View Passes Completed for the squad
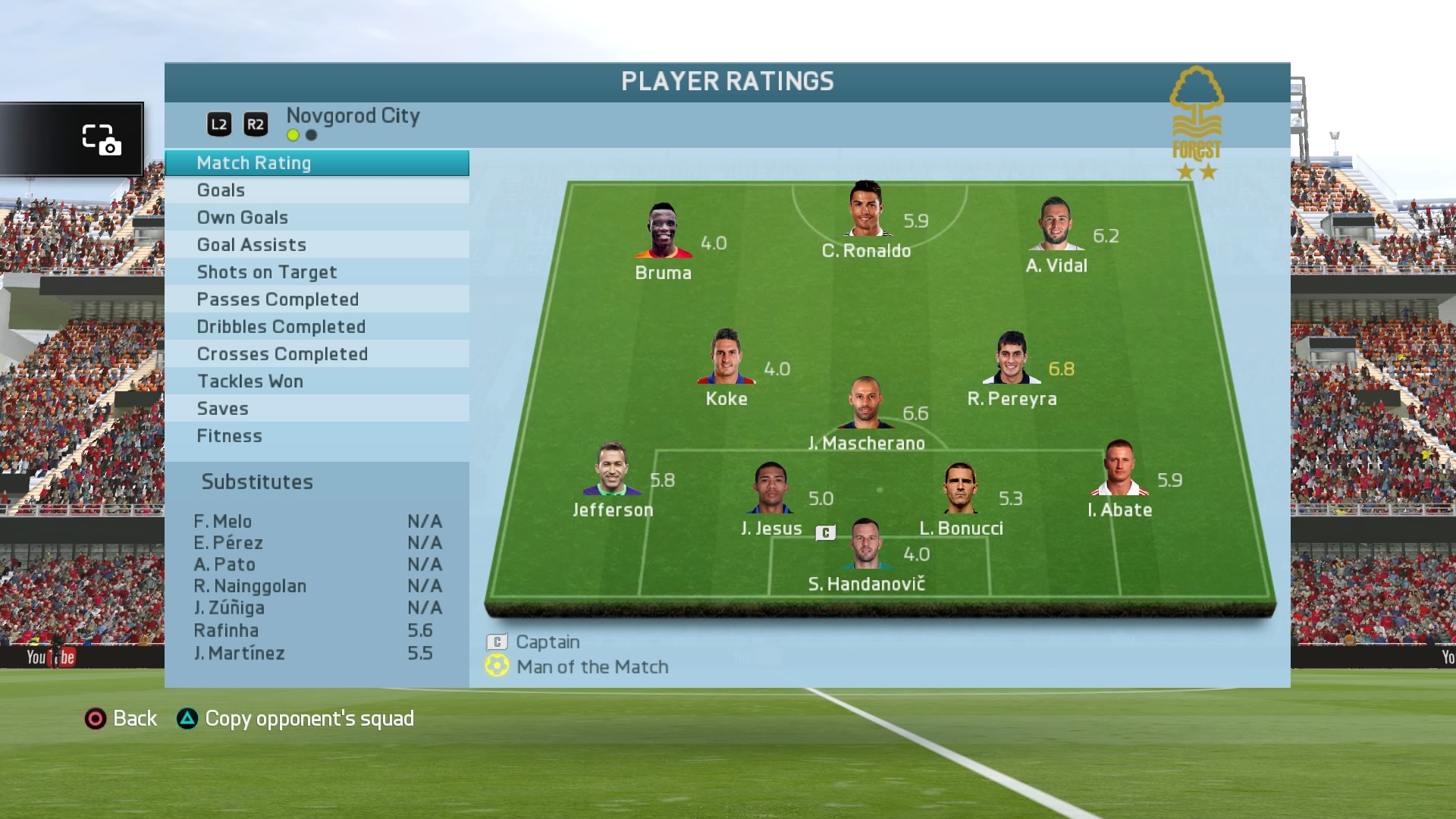The height and width of the screenshot is (819, 1456). [316, 300]
